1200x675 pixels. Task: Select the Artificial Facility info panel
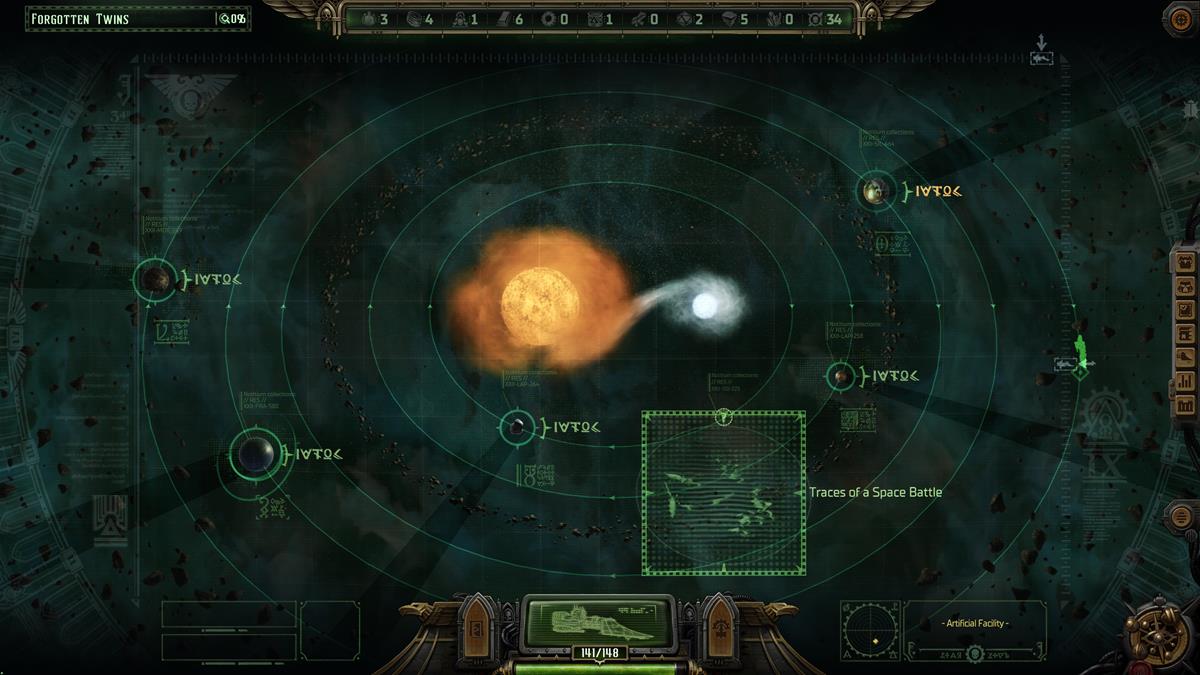[975, 631]
